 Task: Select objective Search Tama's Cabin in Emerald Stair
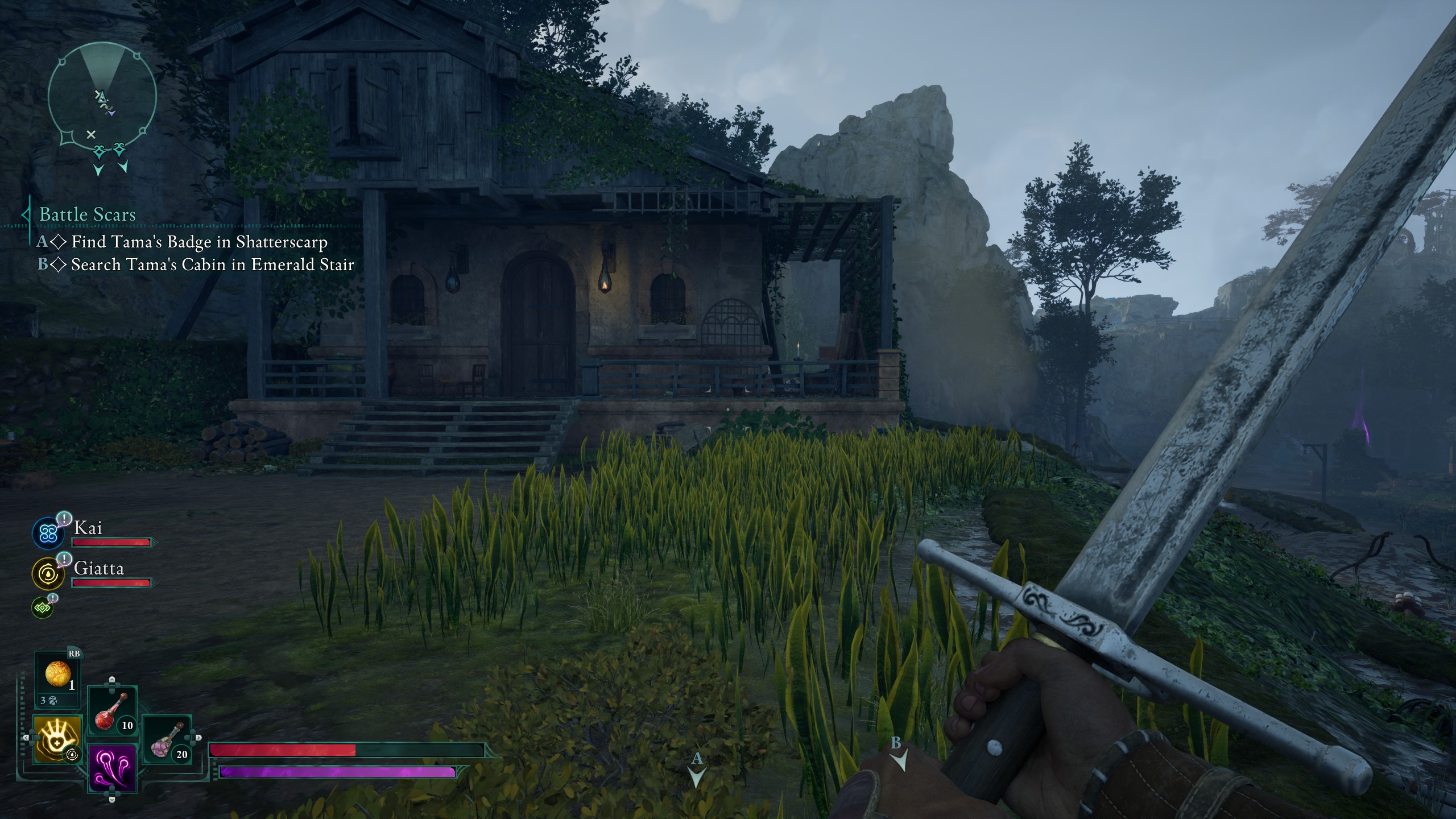point(212,264)
